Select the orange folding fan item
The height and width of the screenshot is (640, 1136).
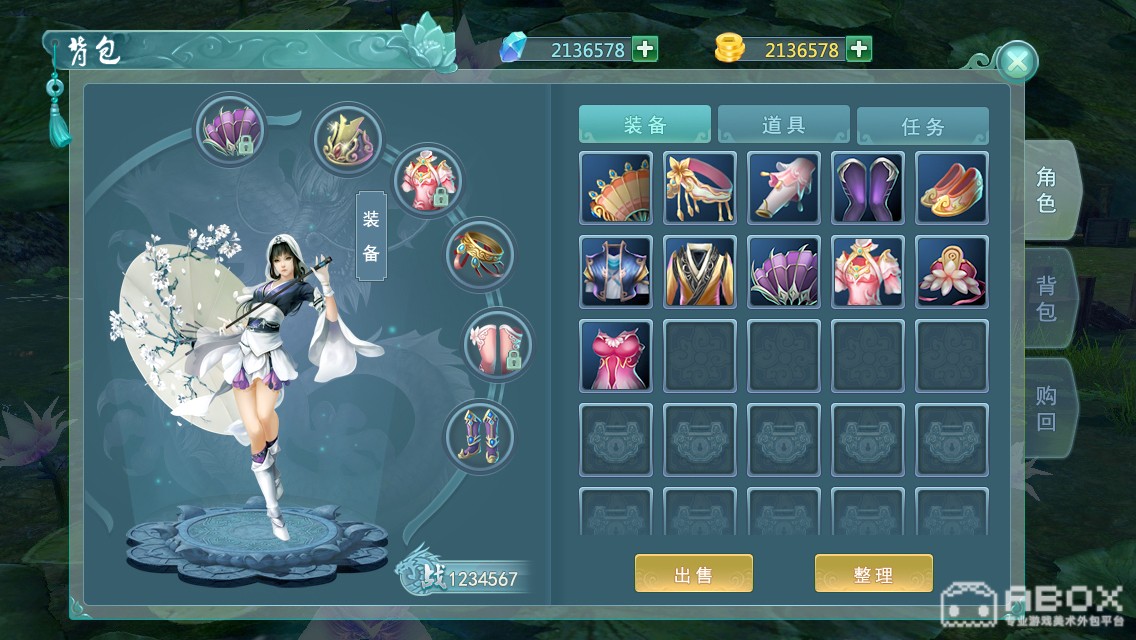click(x=616, y=188)
